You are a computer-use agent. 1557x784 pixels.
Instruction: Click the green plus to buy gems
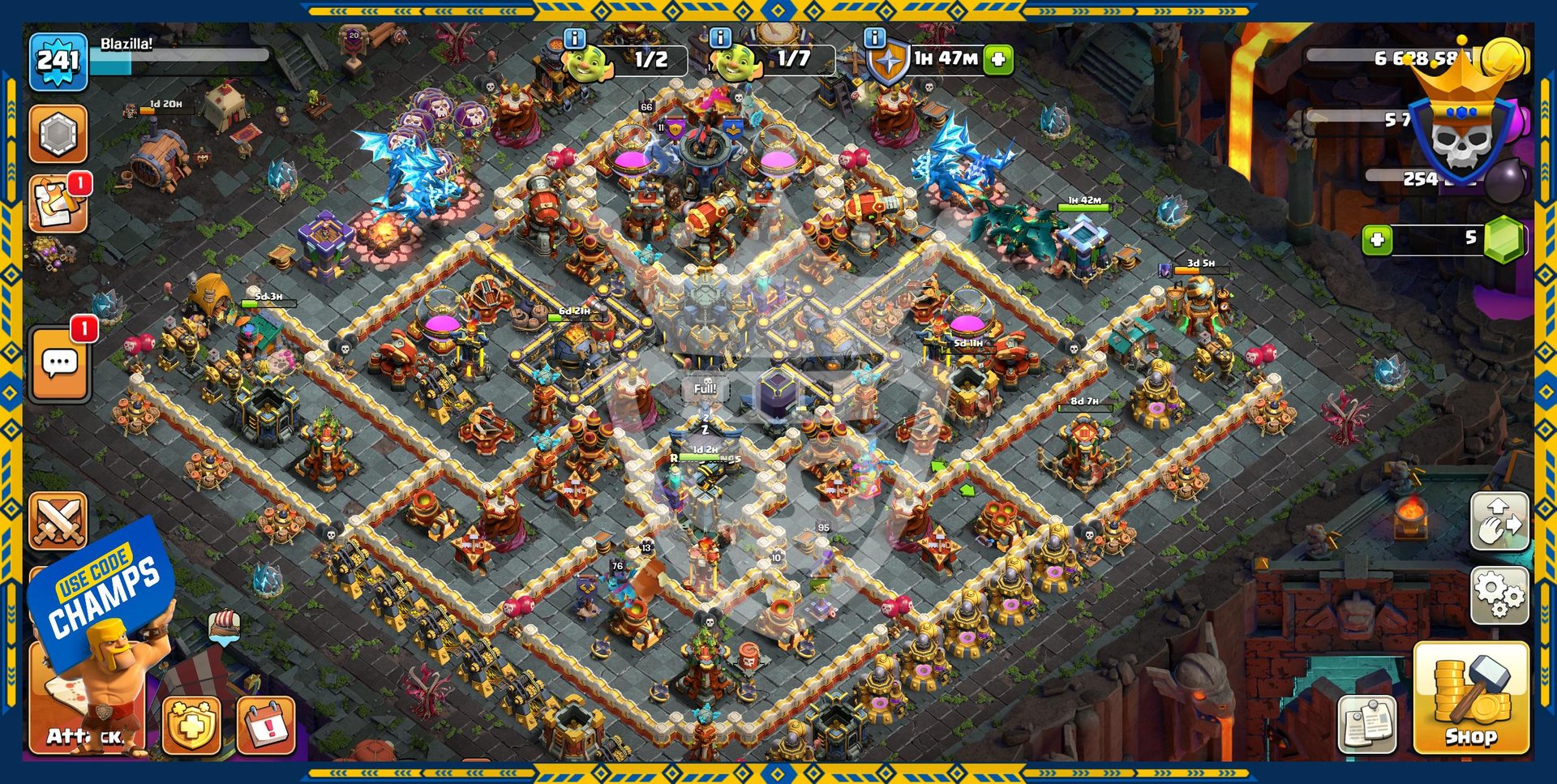point(1377,239)
